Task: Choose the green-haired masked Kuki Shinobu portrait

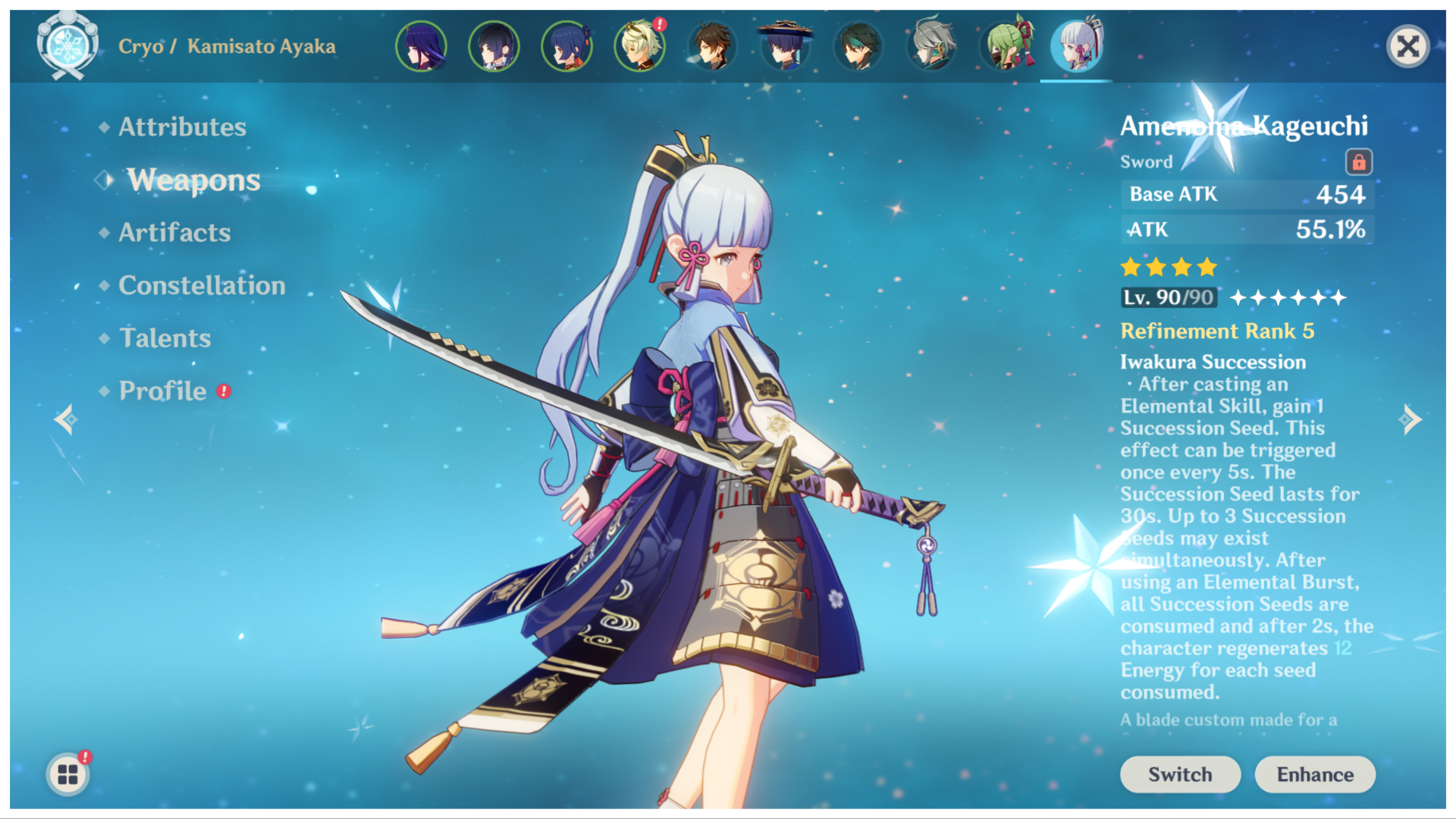Action: click(1005, 47)
